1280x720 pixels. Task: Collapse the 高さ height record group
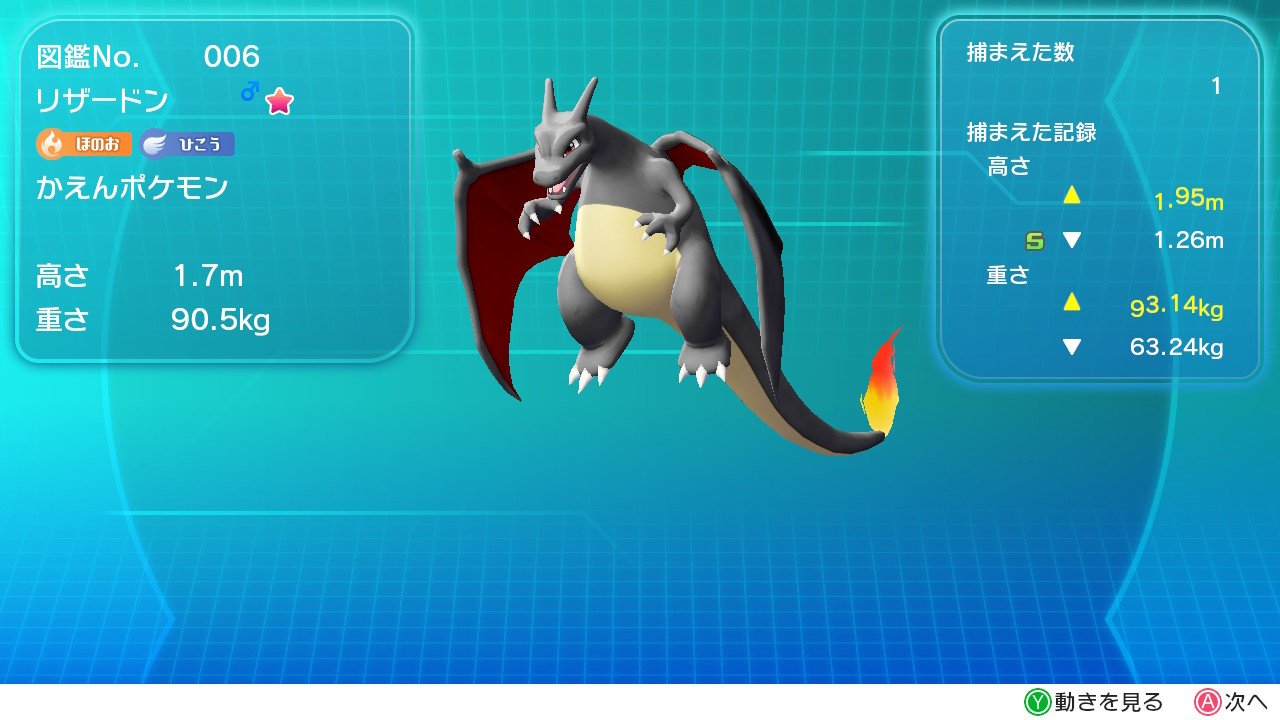pos(1010,166)
